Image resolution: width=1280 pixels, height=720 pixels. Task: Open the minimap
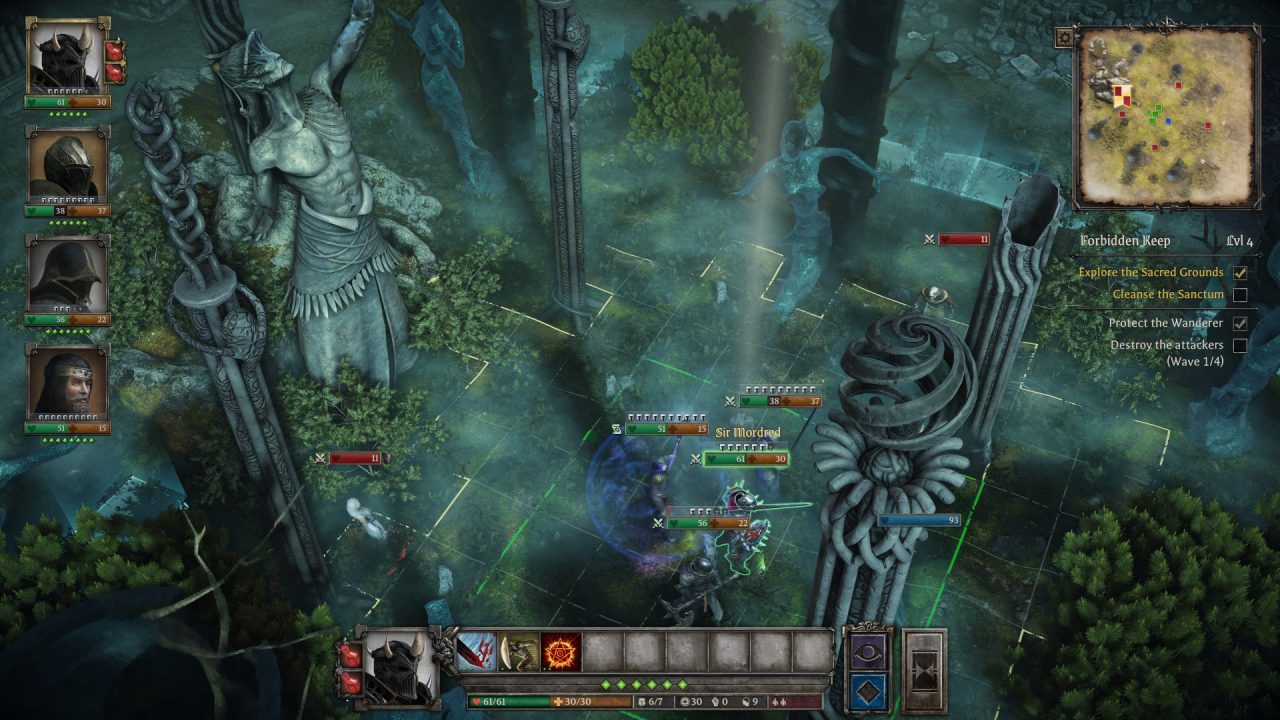click(x=1167, y=116)
